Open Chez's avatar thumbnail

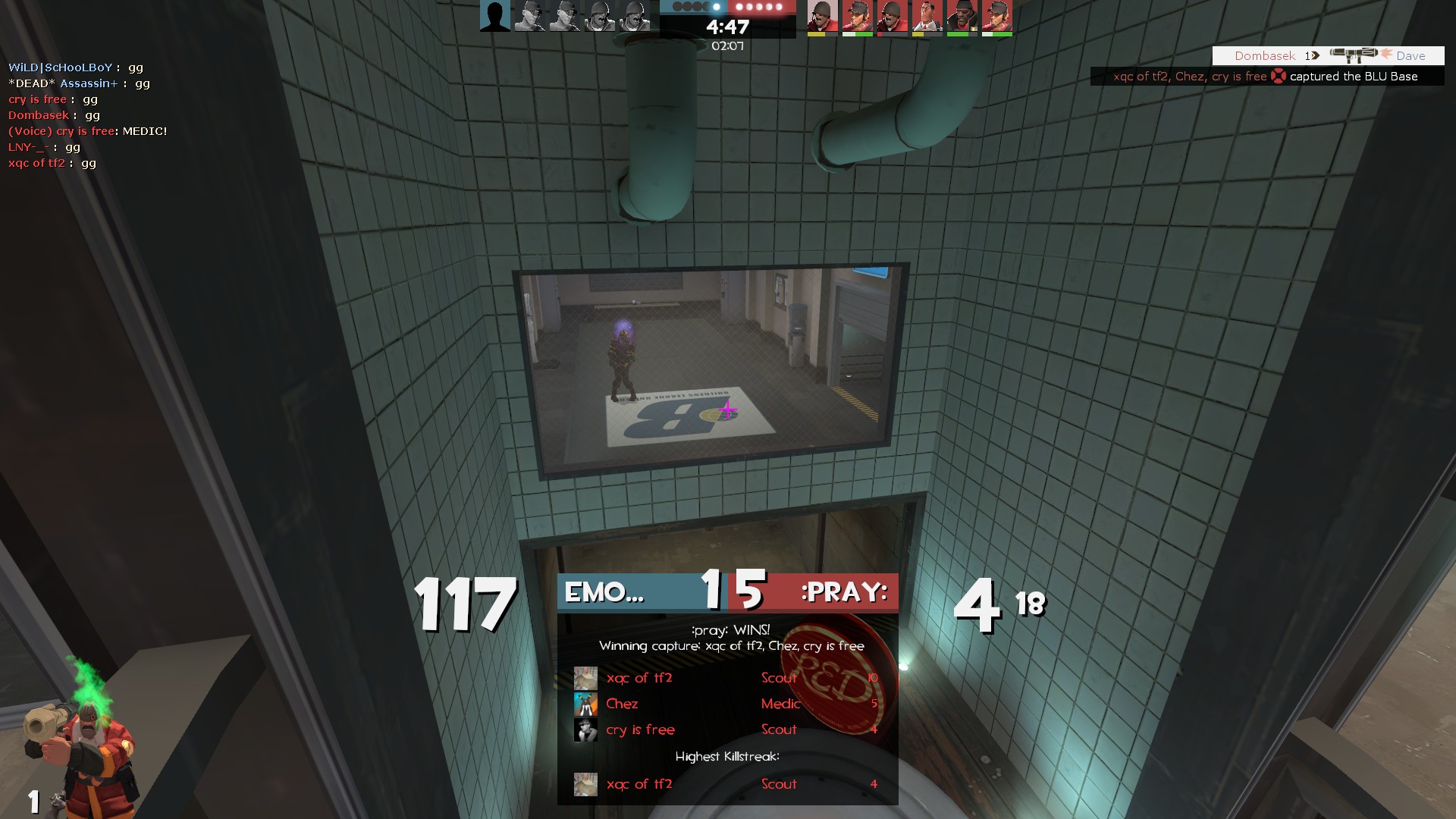(585, 704)
